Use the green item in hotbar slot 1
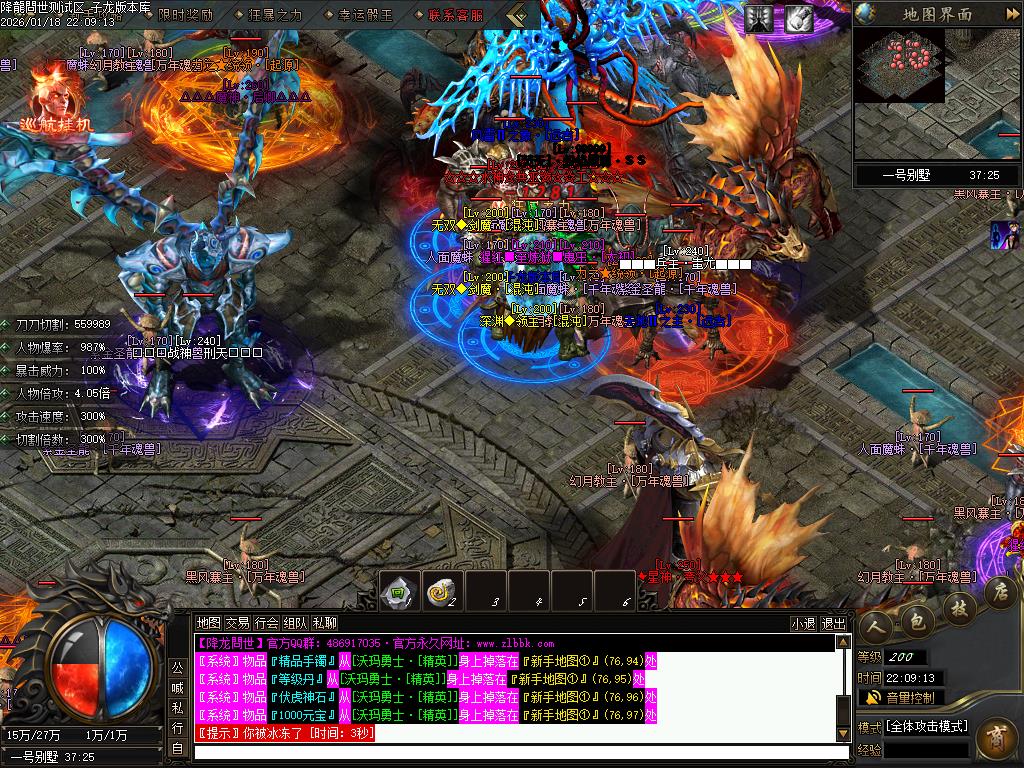This screenshot has width=1024, height=768. pyautogui.click(x=400, y=592)
